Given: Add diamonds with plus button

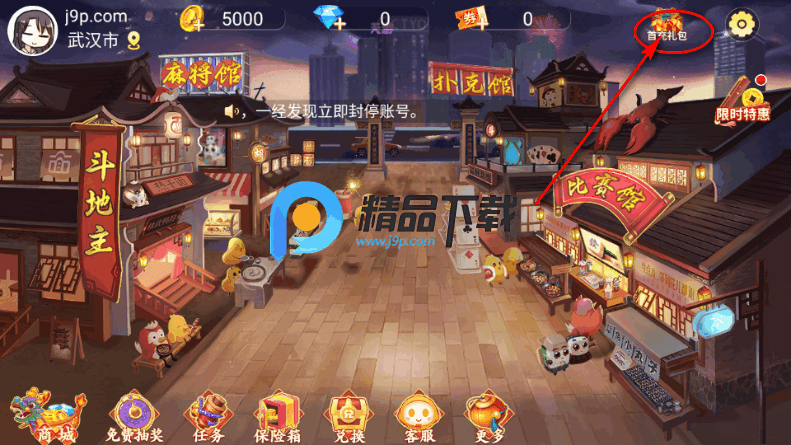Looking at the screenshot, I should click(339, 25).
